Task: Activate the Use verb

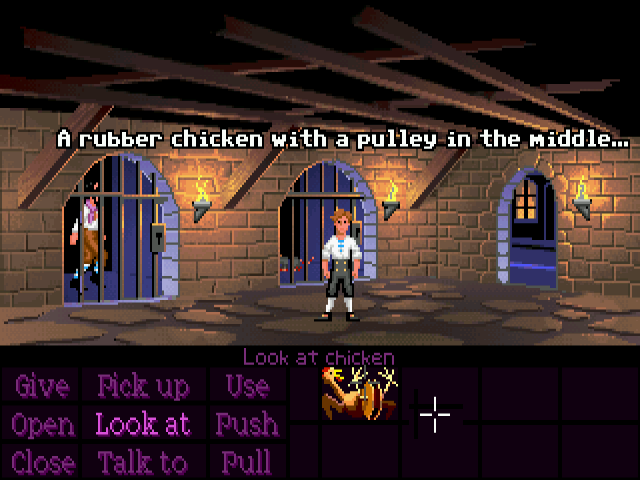Action: click(x=246, y=386)
